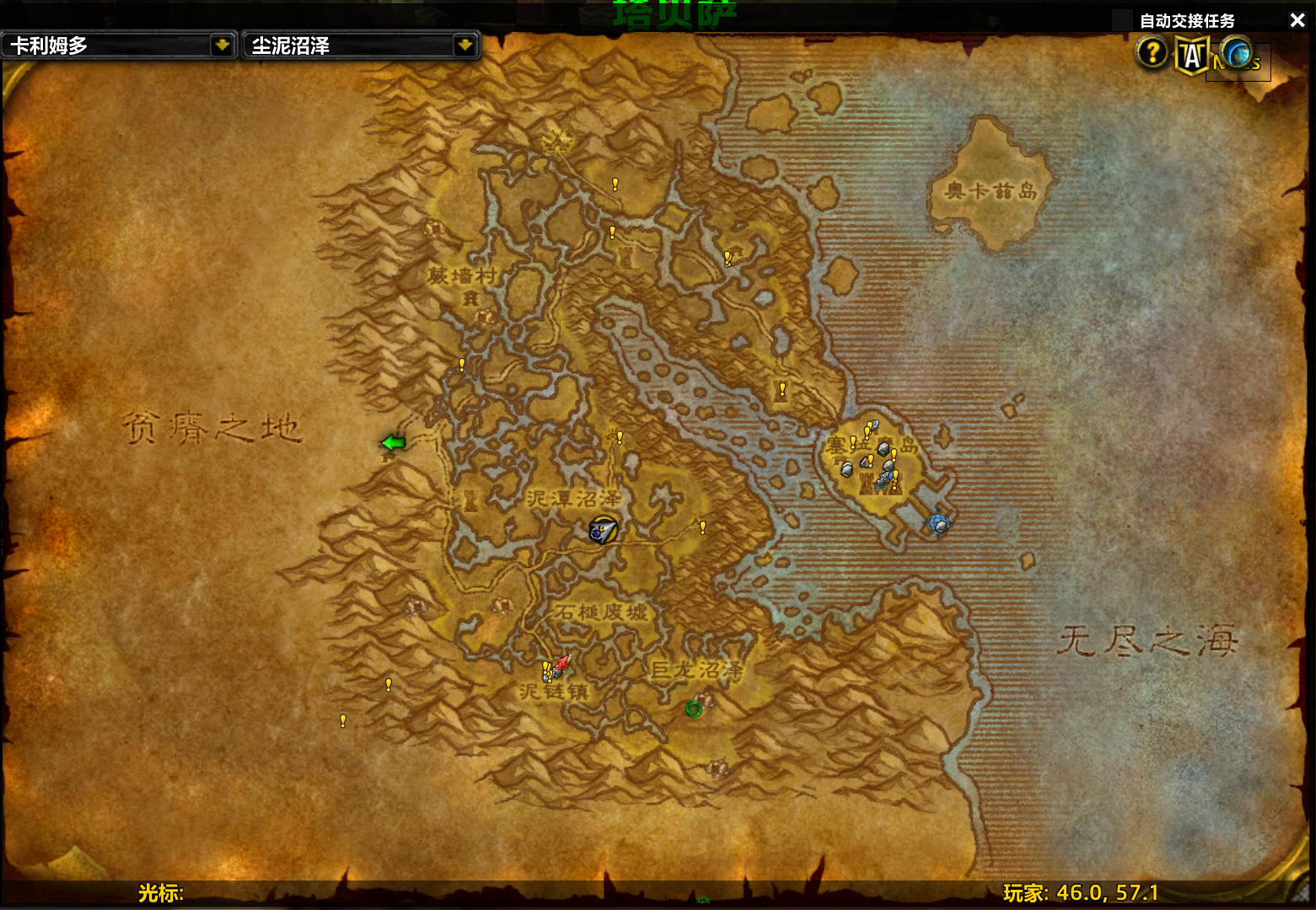The width and height of the screenshot is (1316, 910).
Task: Select the blue gem marker at the island dock
Action: (x=938, y=524)
